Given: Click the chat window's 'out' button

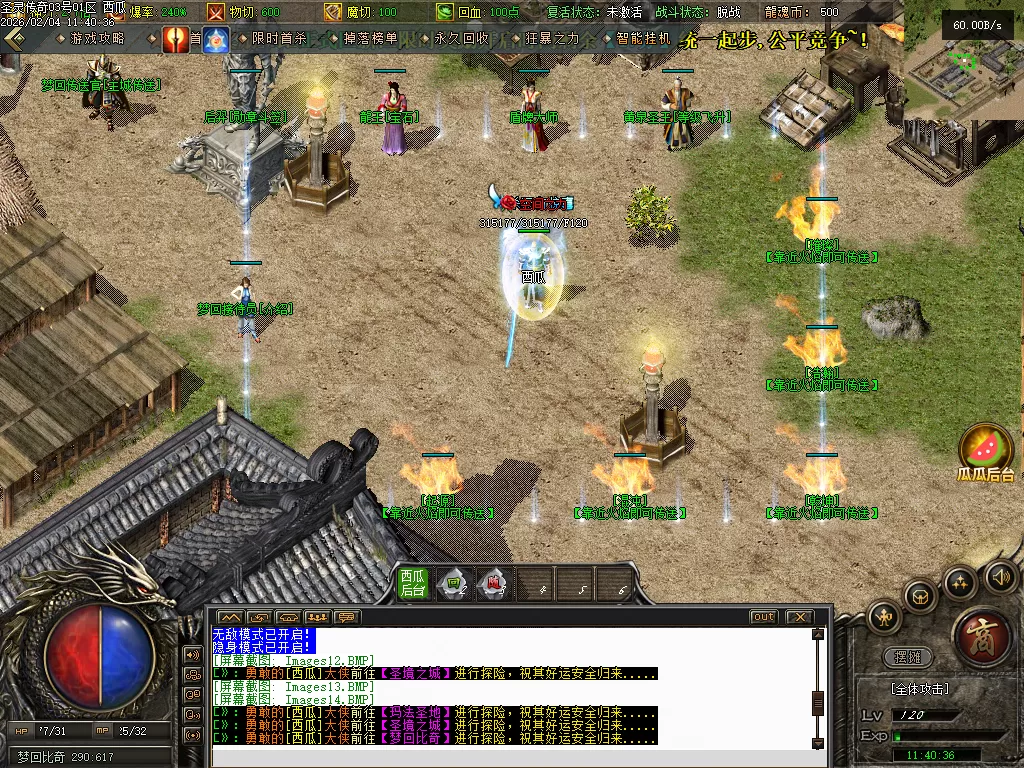Looking at the screenshot, I should click(764, 617).
